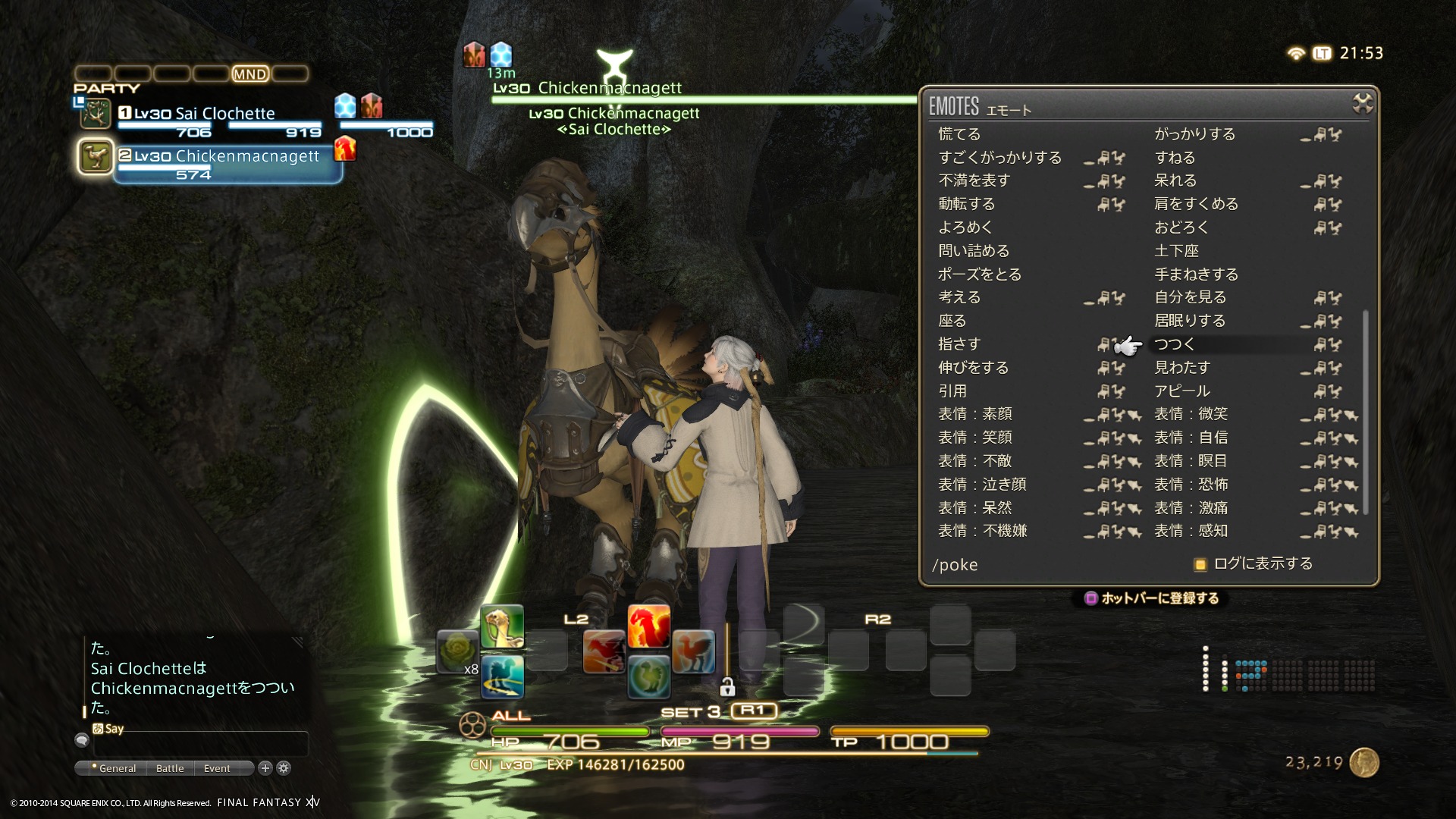Use the chocobo companion hotbar icon
The width and height of the screenshot is (1456, 819).
click(x=502, y=626)
